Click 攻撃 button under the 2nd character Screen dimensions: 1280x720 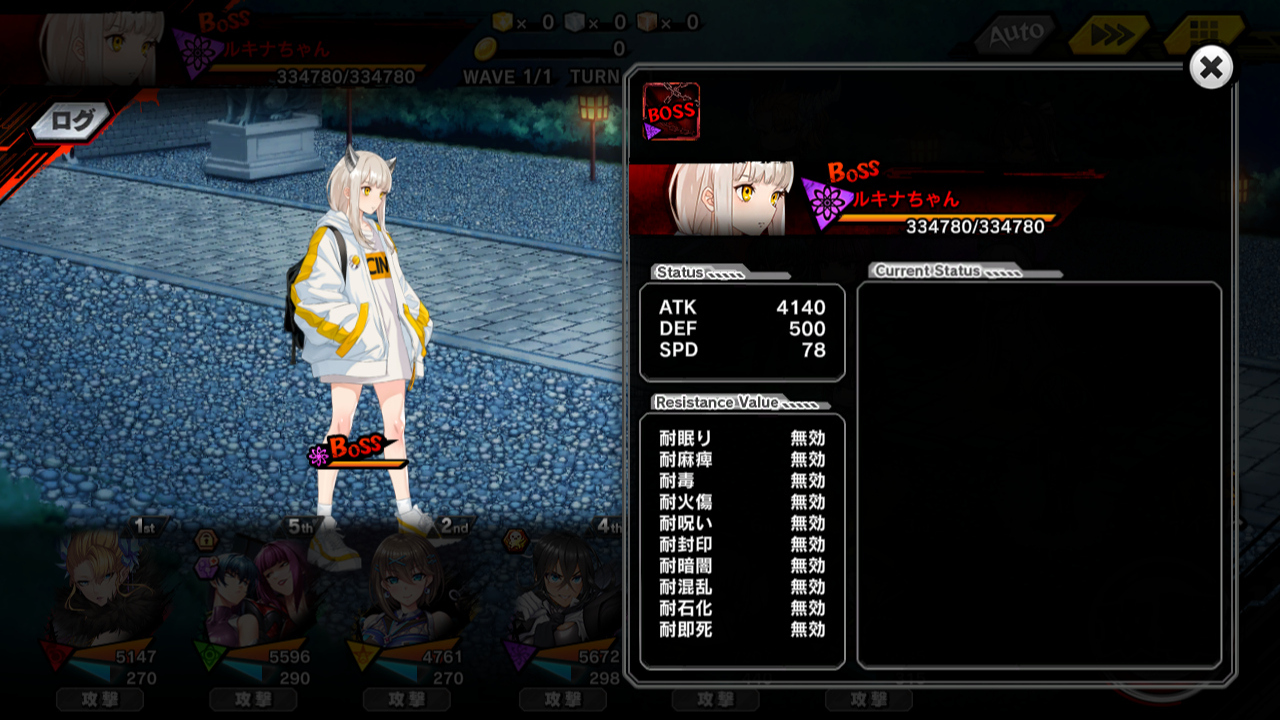pyautogui.click(x=407, y=699)
